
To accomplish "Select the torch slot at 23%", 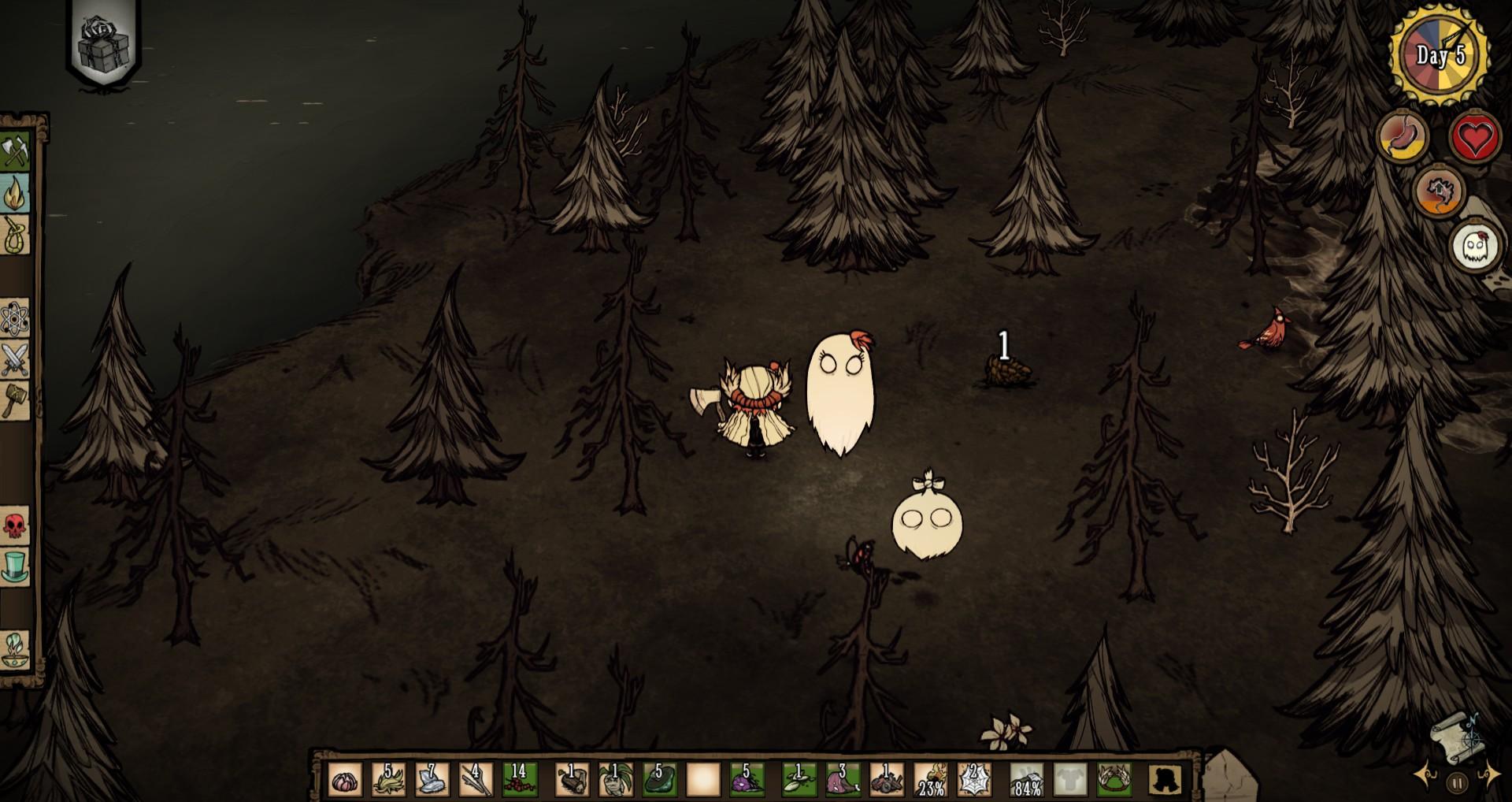I will [x=931, y=780].
